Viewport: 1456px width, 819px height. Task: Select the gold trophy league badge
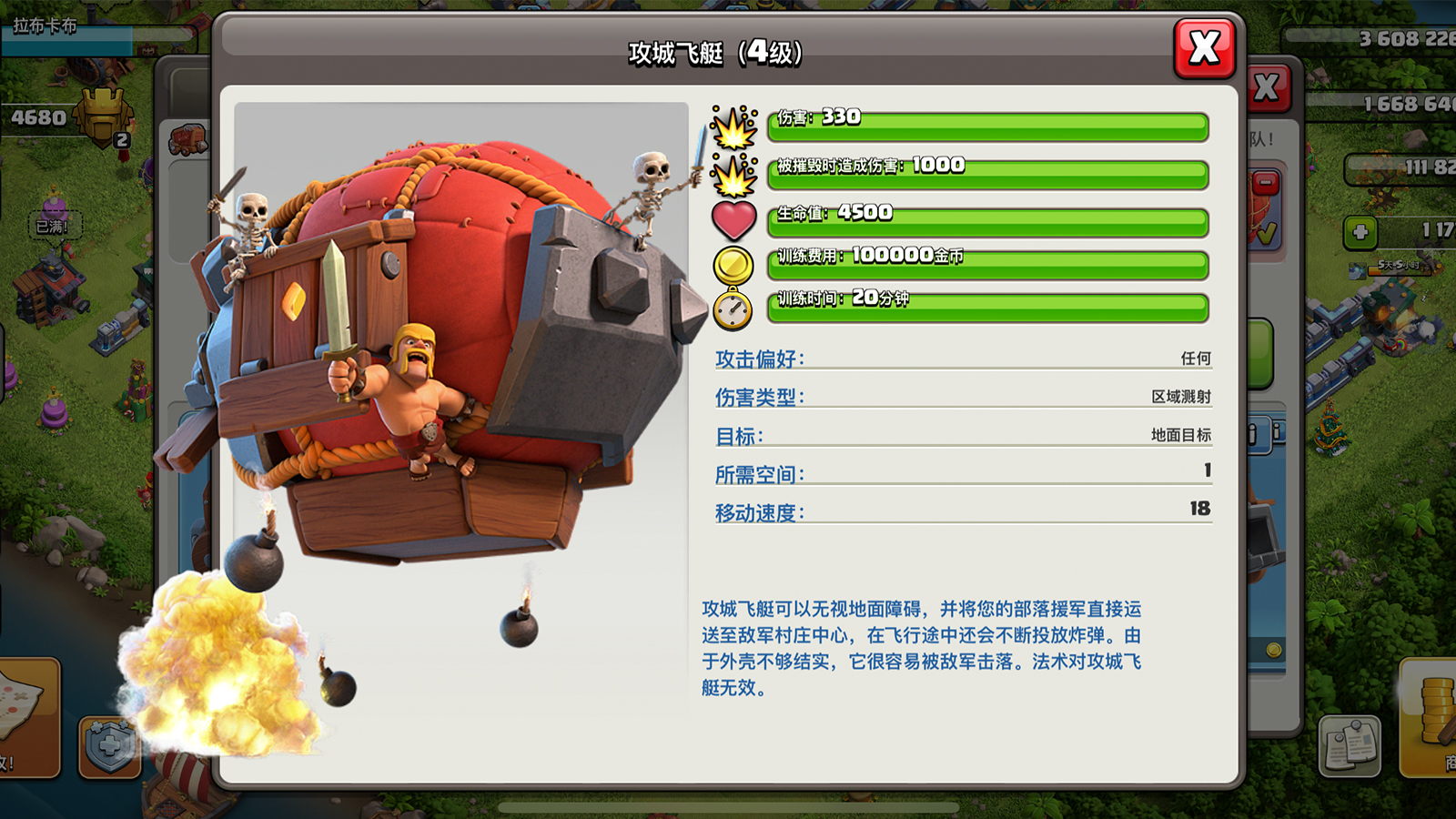[x=103, y=116]
